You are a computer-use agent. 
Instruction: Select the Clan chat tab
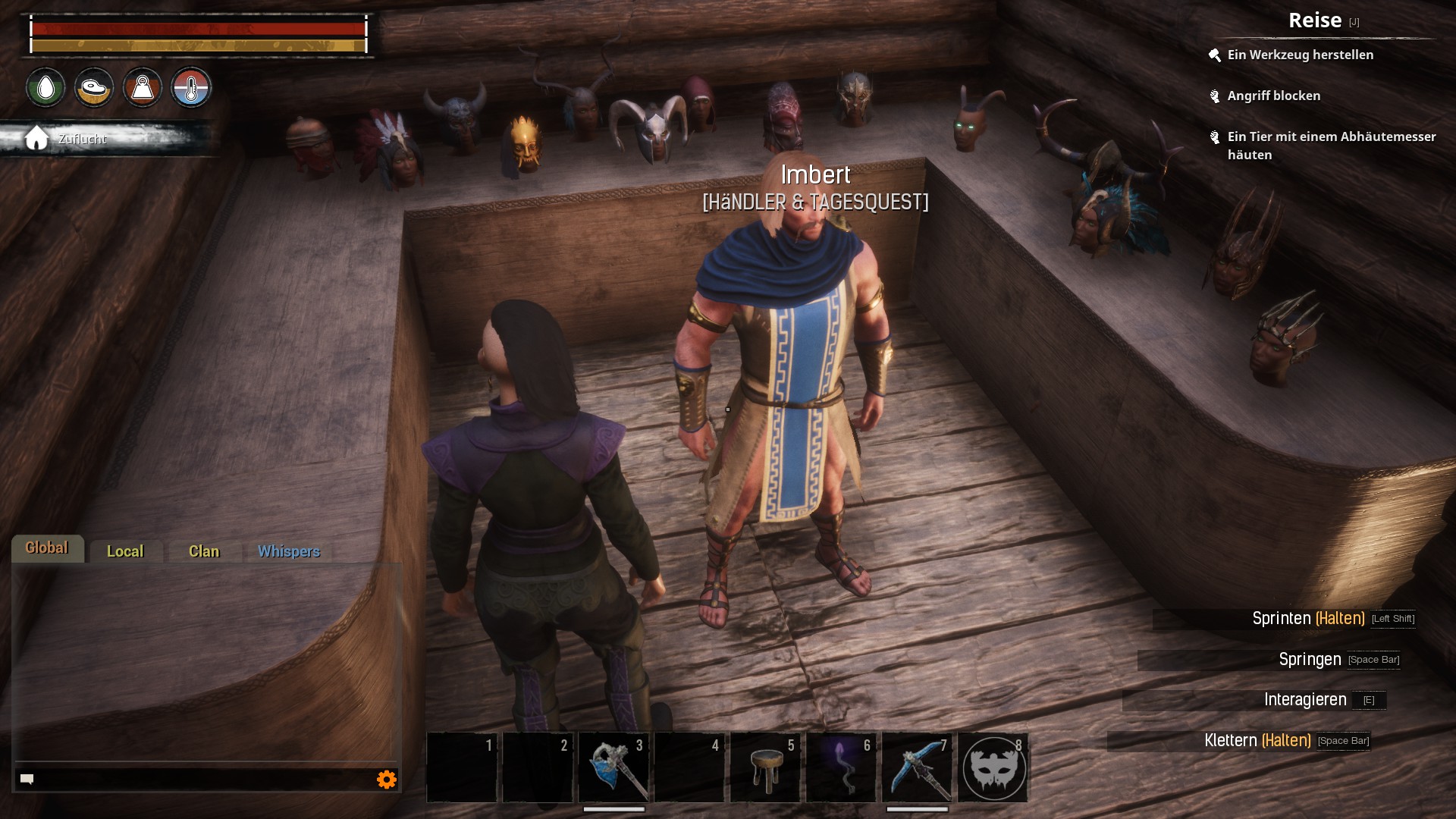click(x=204, y=551)
